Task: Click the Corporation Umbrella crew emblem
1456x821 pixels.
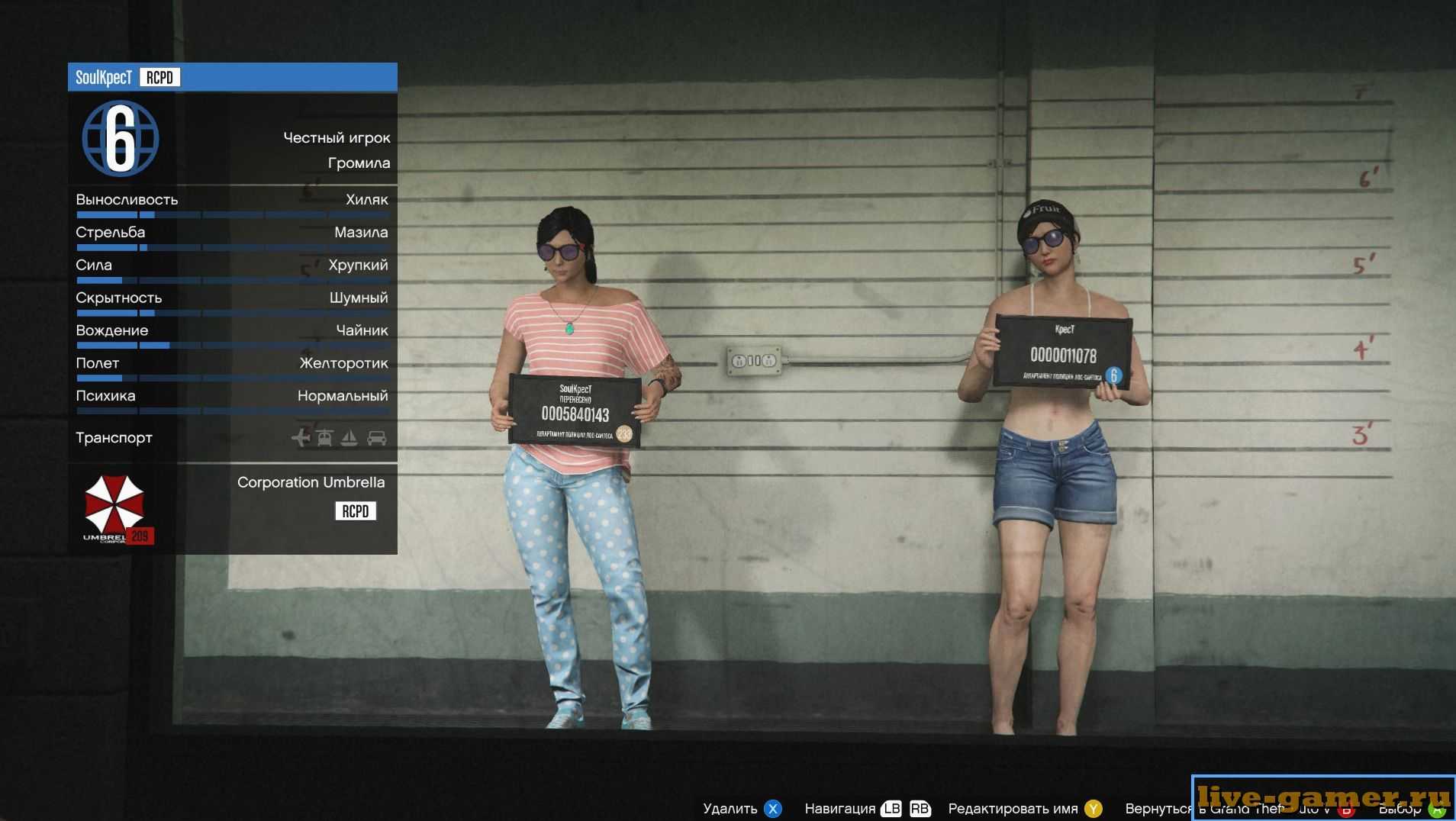Action: tap(114, 507)
